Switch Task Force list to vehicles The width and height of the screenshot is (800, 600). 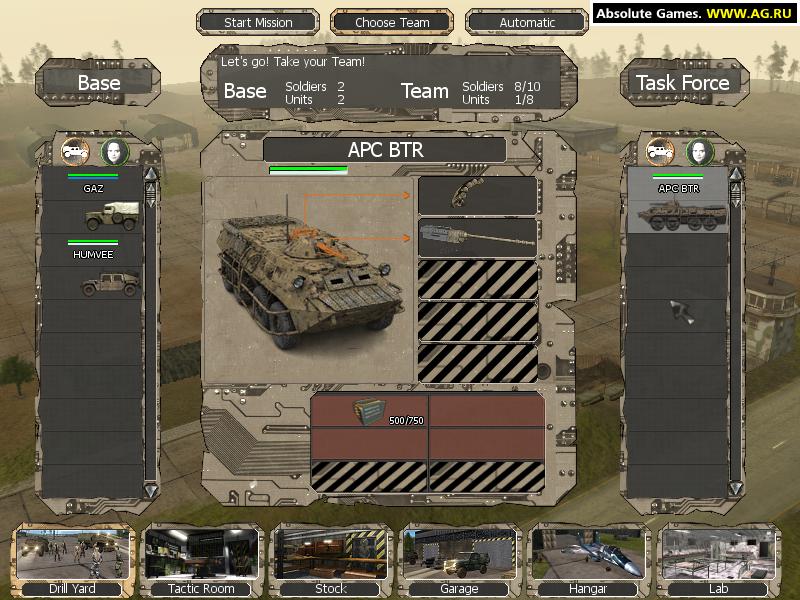(660, 151)
